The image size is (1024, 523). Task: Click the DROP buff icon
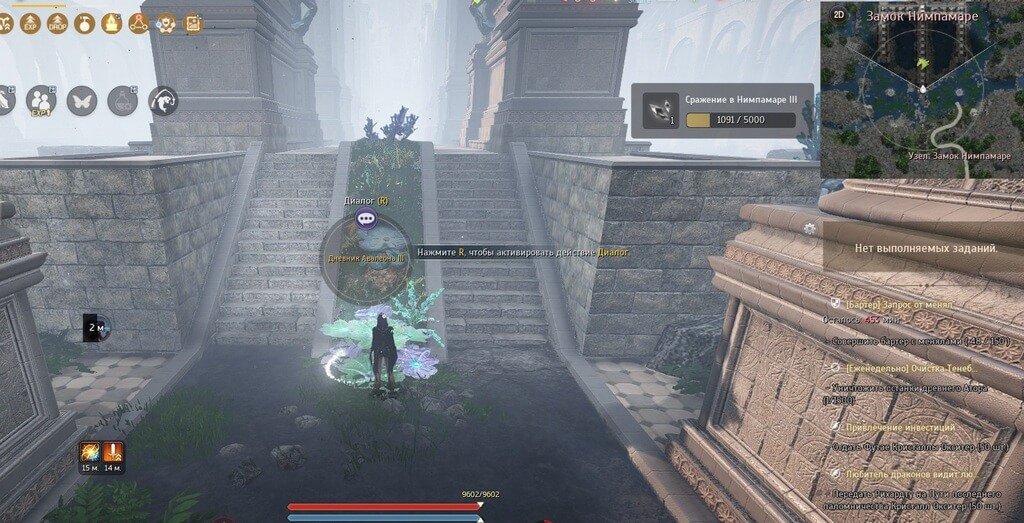point(56,22)
